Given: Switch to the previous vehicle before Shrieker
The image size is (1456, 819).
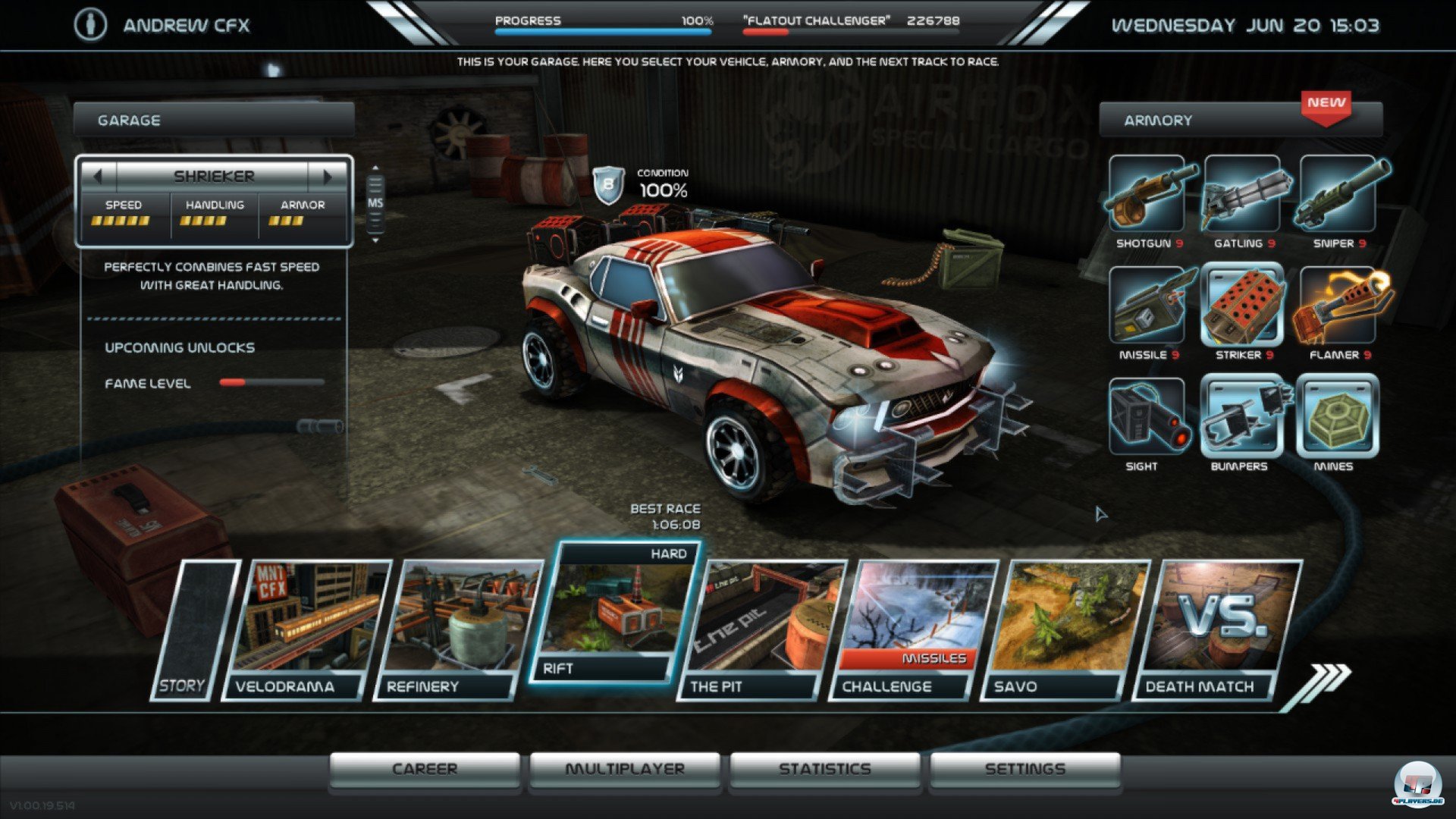Looking at the screenshot, I should (x=98, y=177).
